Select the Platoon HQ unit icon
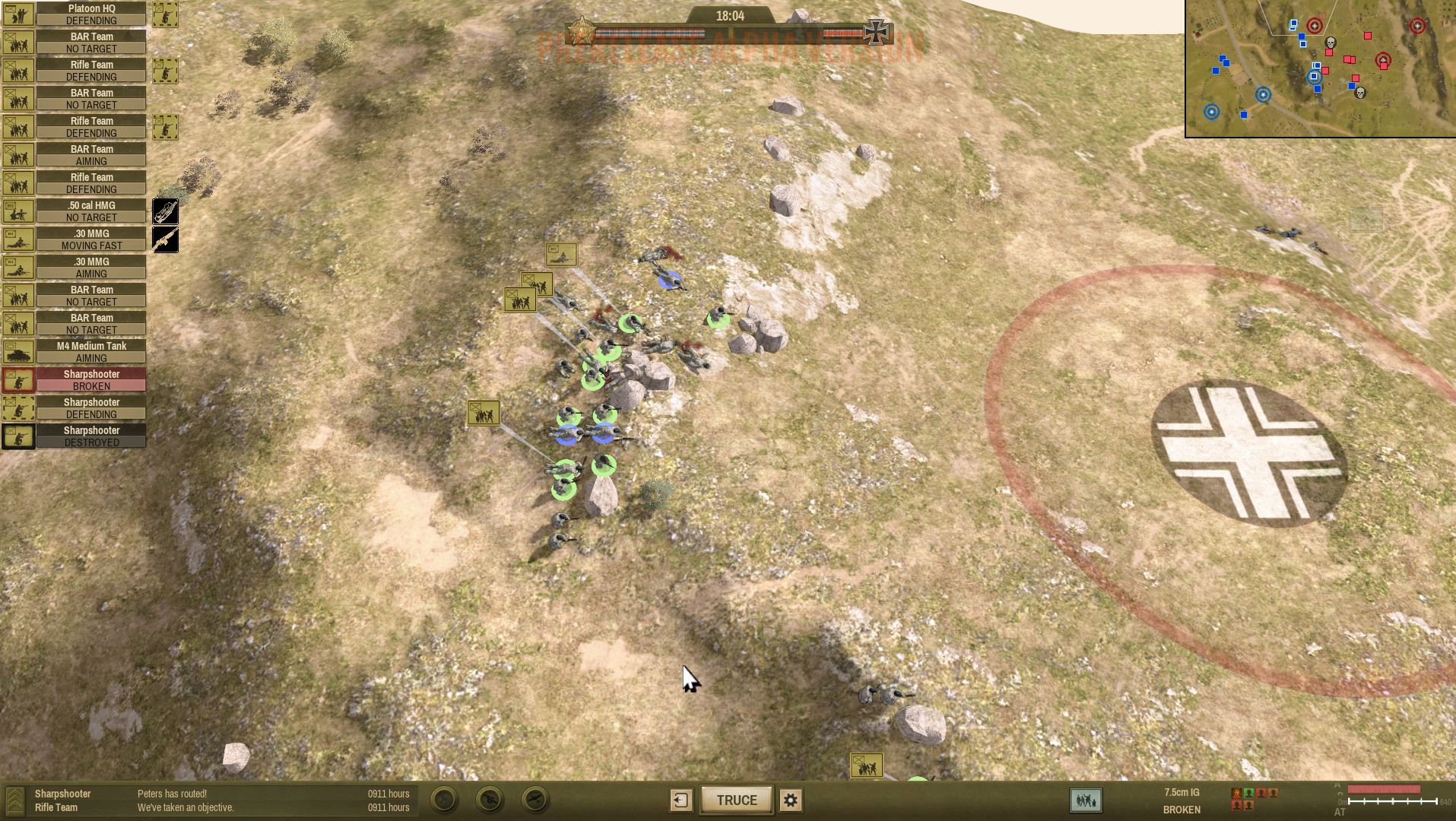The height and width of the screenshot is (821, 1456). click(x=18, y=14)
